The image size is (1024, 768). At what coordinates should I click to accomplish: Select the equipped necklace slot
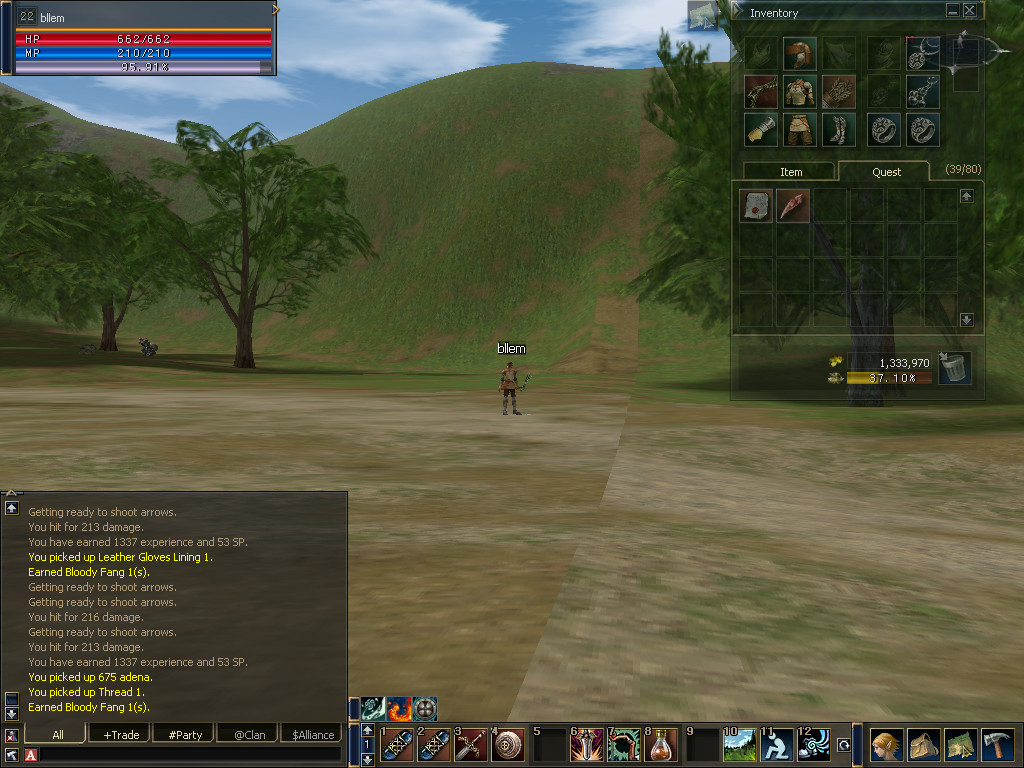(922, 91)
